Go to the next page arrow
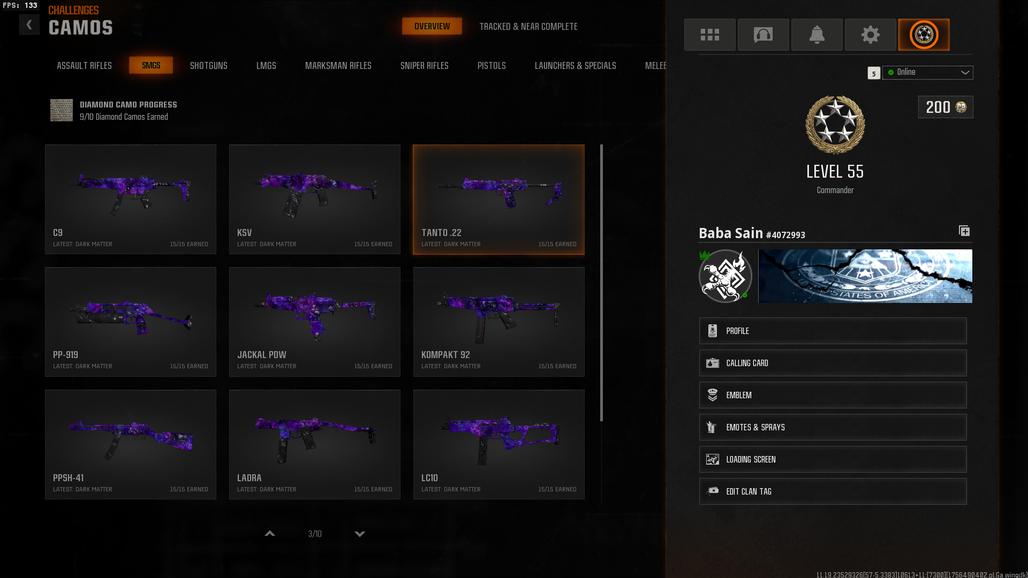Image resolution: width=1028 pixels, height=578 pixels. point(360,534)
